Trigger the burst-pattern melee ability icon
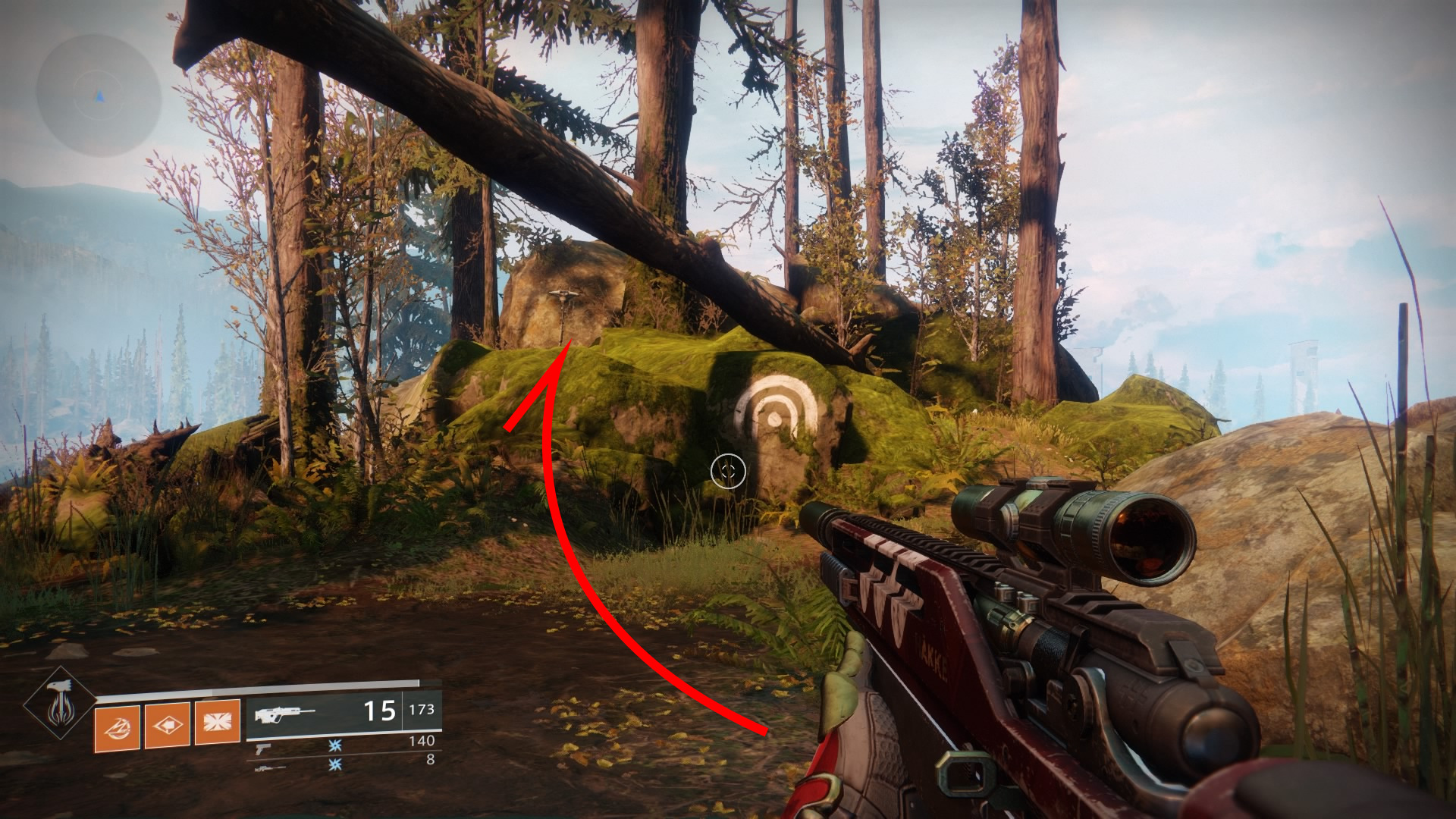Screen dimensions: 1456x819 (217, 722)
